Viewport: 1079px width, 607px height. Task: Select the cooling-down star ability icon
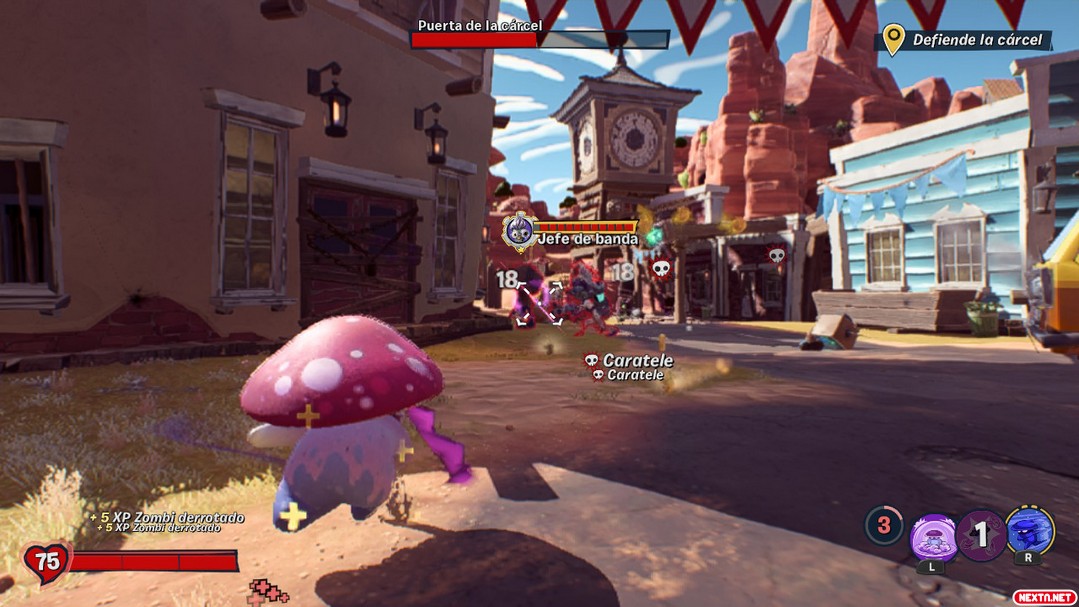981,535
